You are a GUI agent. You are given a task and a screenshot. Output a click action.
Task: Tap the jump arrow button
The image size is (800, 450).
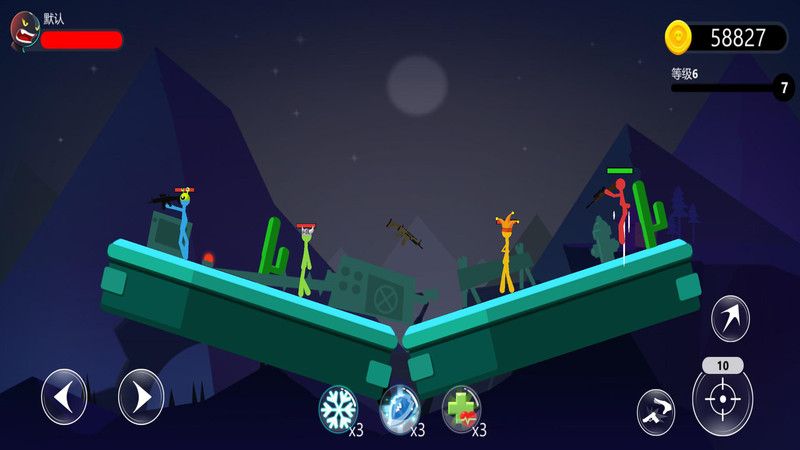coord(730,319)
